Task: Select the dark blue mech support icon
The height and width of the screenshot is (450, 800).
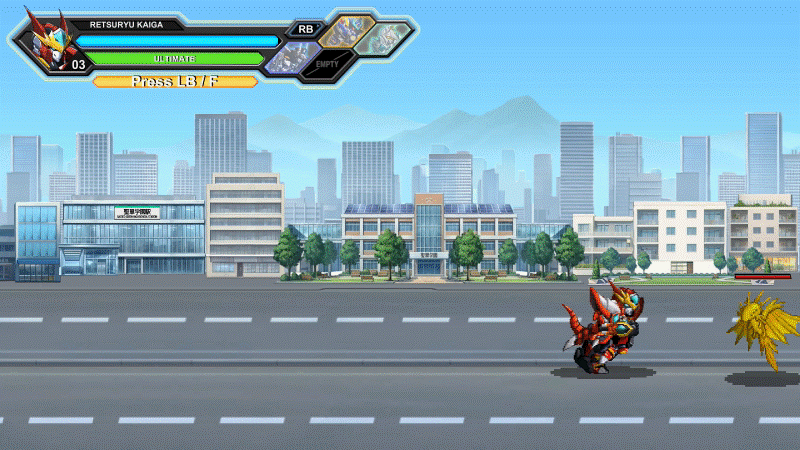Action: (x=291, y=58)
